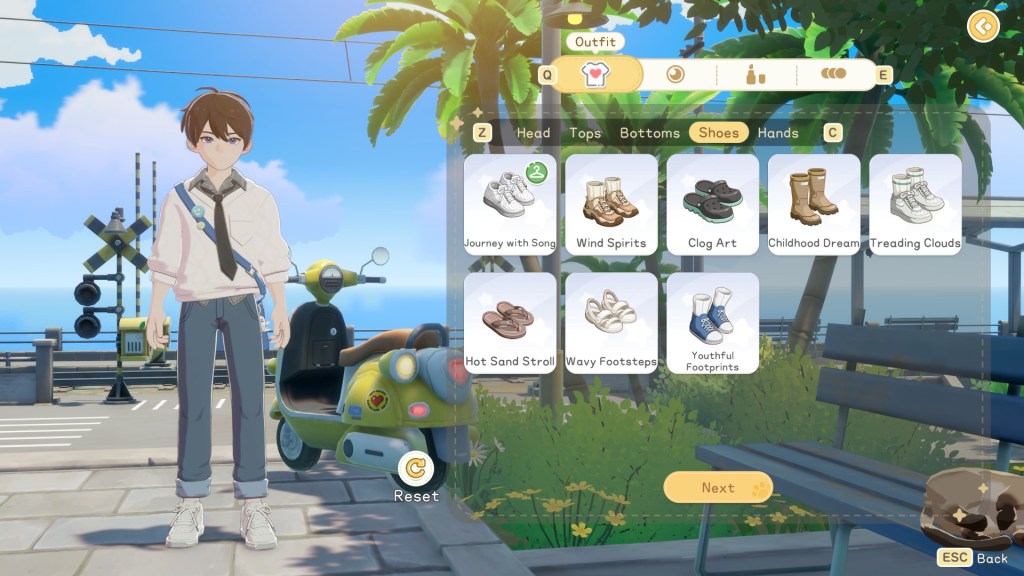
Task: Switch to the face customization tab
Action: tap(676, 73)
